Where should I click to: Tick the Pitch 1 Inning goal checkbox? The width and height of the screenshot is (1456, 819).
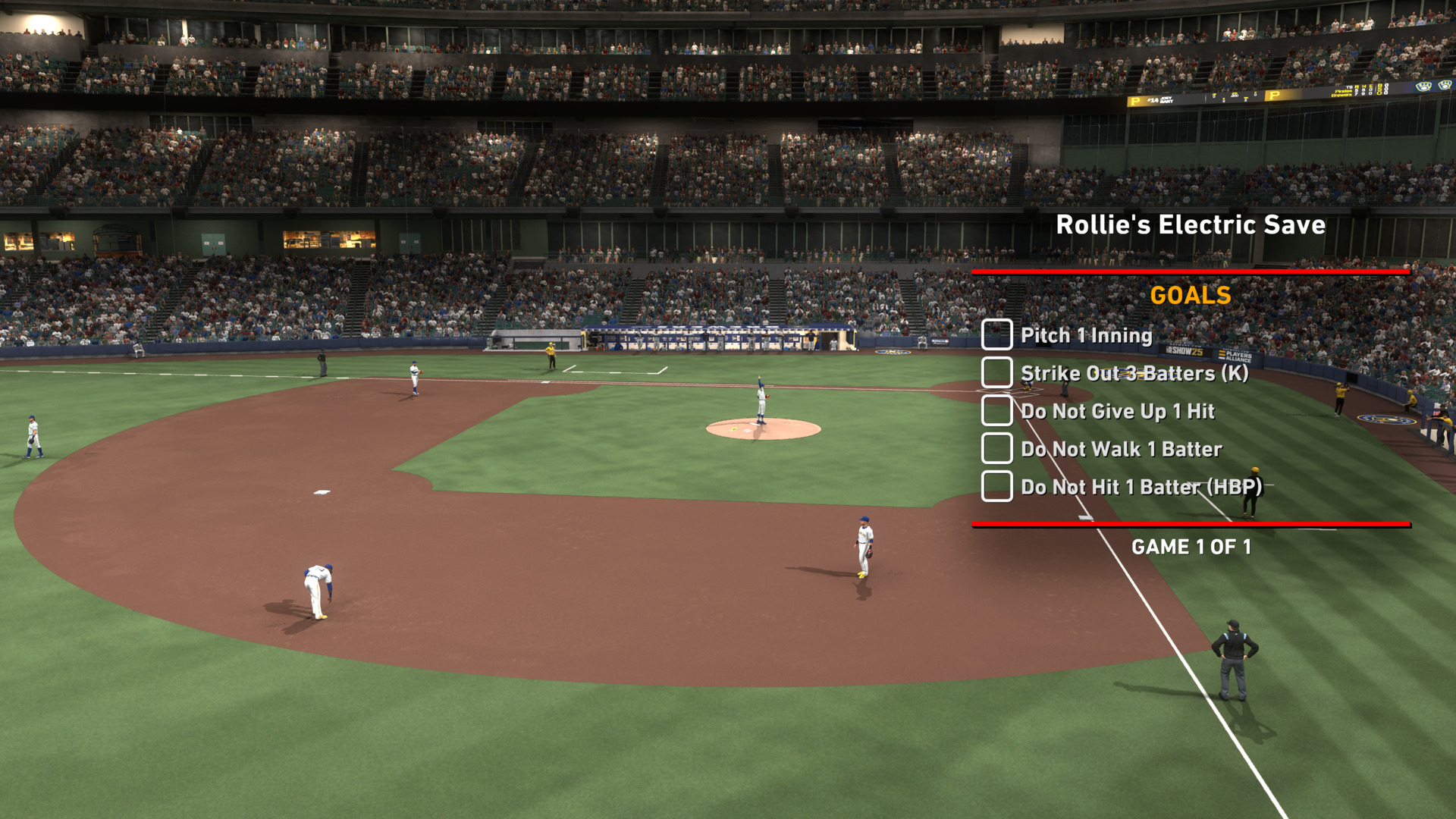pyautogui.click(x=996, y=334)
